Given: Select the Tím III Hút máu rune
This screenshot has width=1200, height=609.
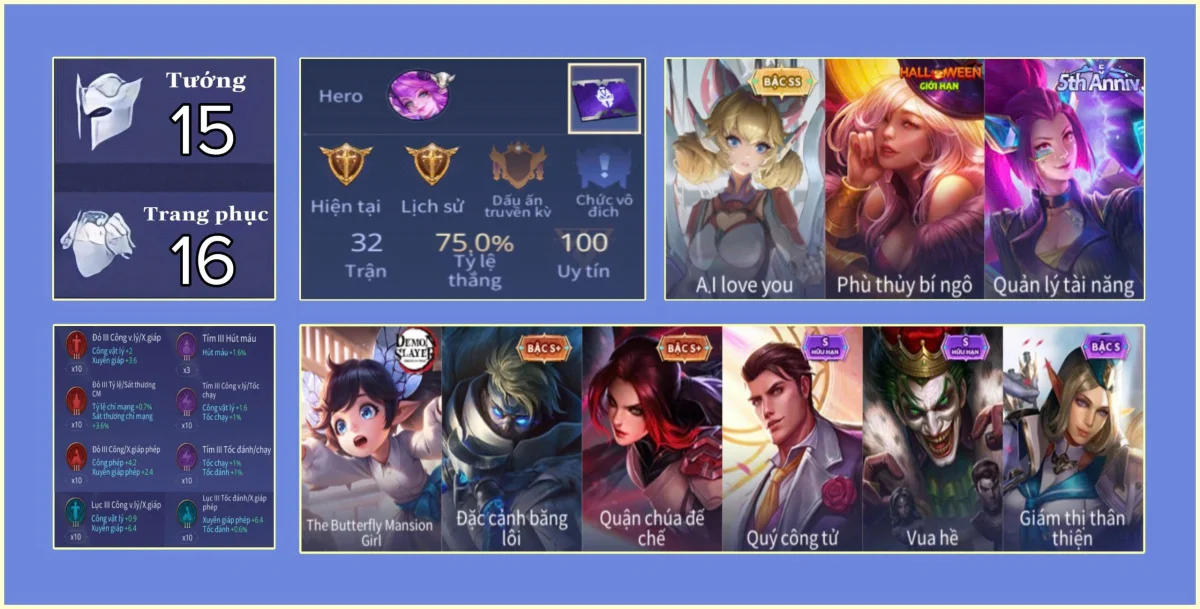Looking at the screenshot, I should 187,348.
